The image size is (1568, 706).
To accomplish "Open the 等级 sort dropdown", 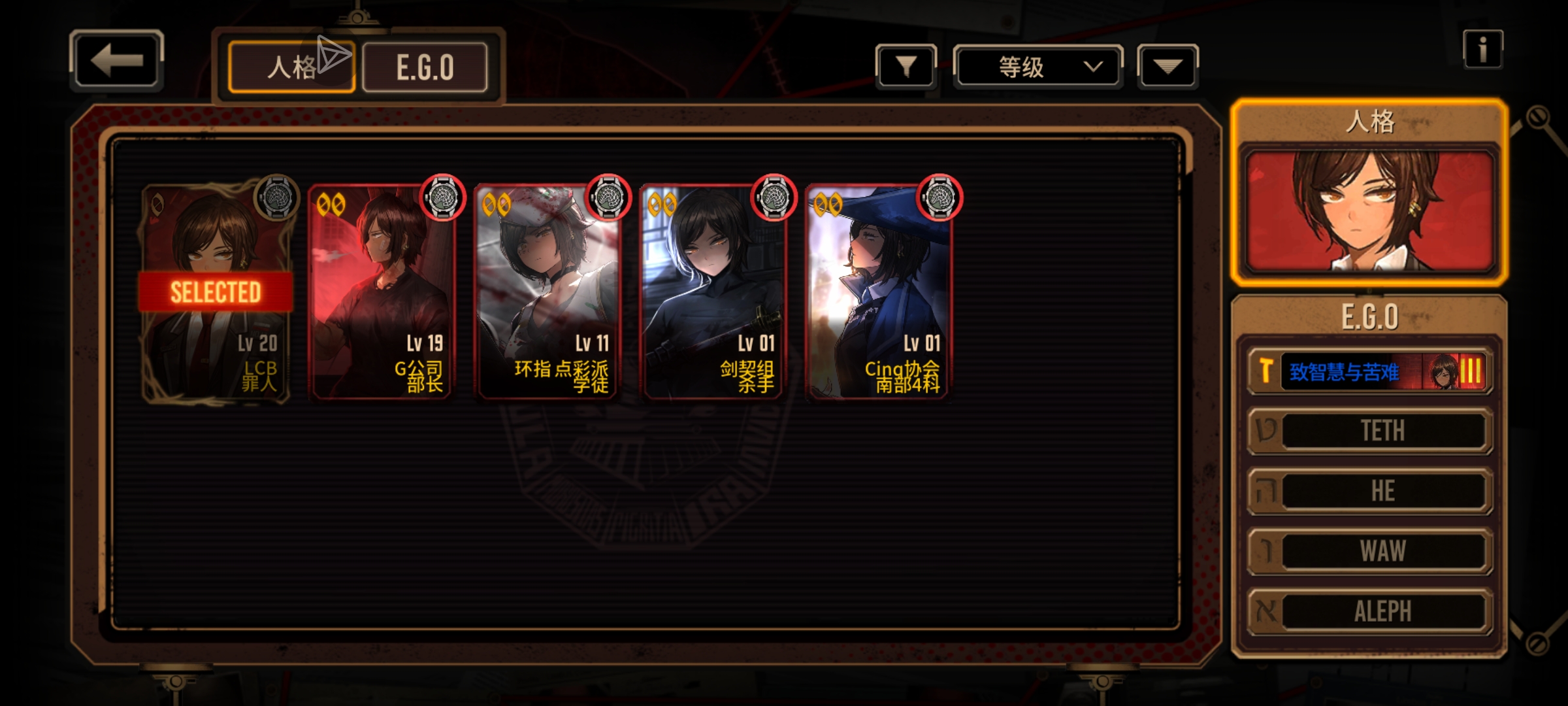I will pyautogui.click(x=1037, y=67).
